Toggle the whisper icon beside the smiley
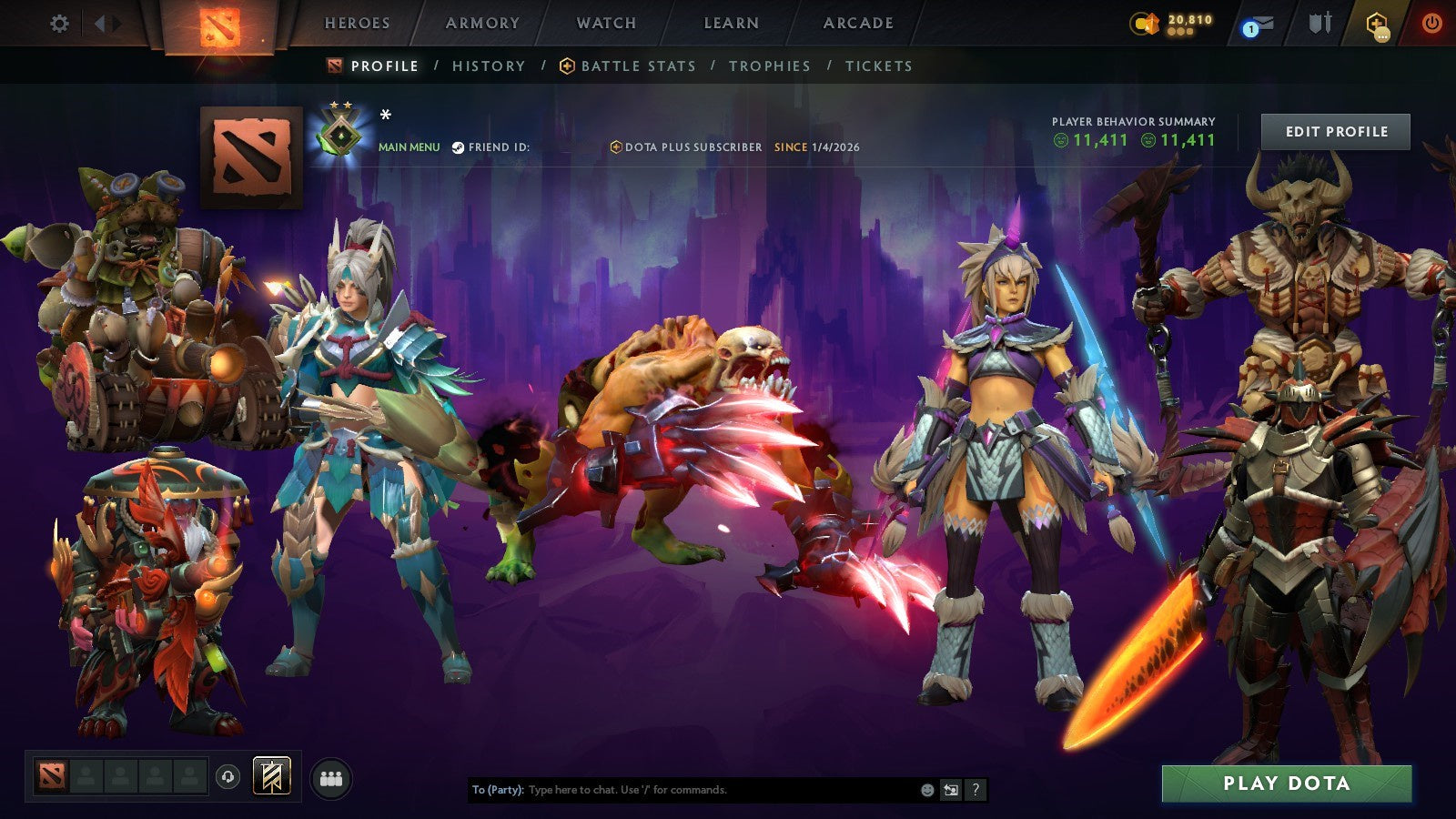The height and width of the screenshot is (819, 1456). coord(949,791)
